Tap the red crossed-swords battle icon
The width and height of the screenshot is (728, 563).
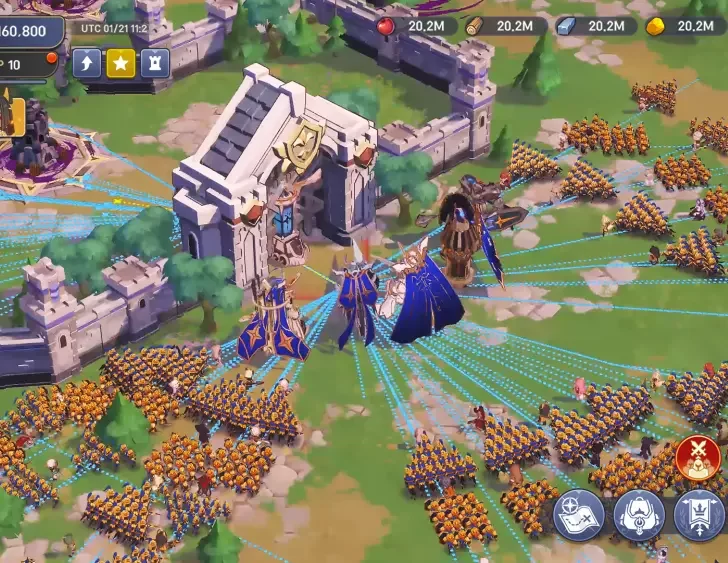(698, 458)
